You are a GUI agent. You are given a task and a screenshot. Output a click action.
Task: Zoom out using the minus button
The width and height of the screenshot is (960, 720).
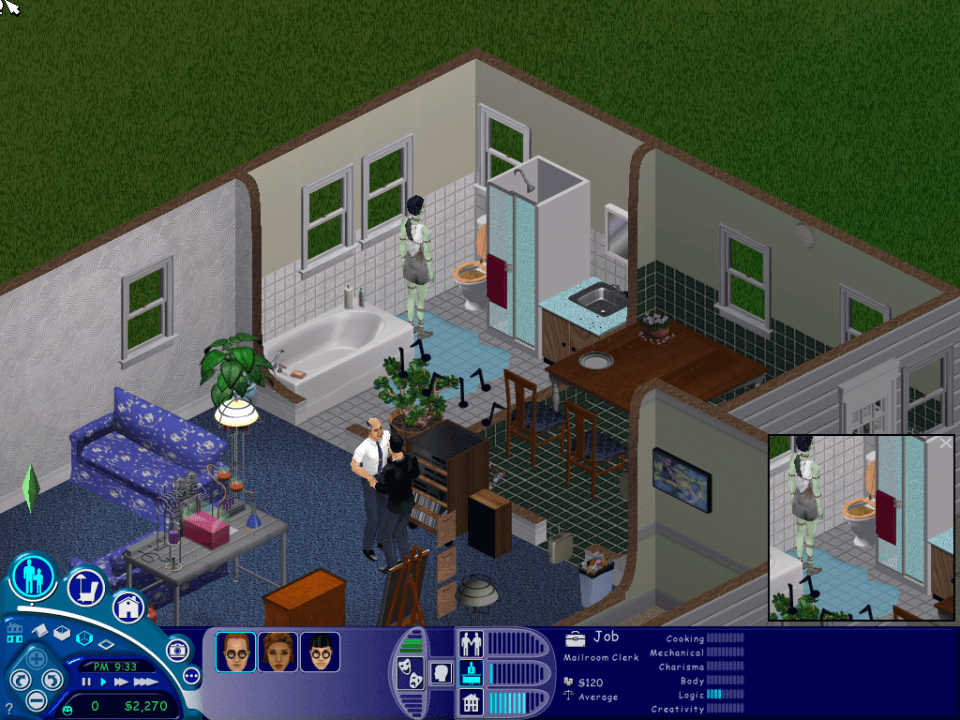pos(37,700)
